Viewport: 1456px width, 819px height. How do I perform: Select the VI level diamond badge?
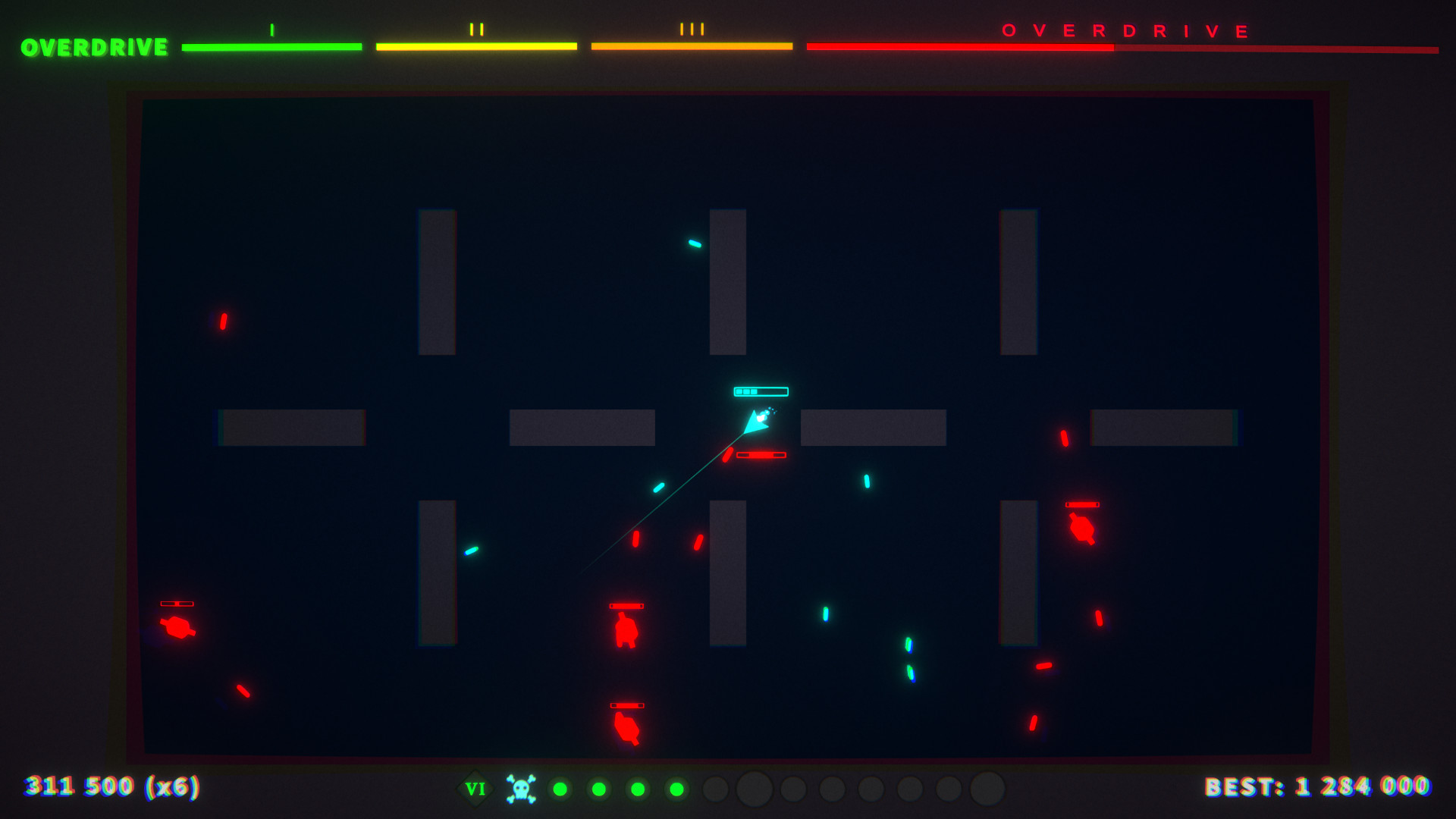point(476,789)
